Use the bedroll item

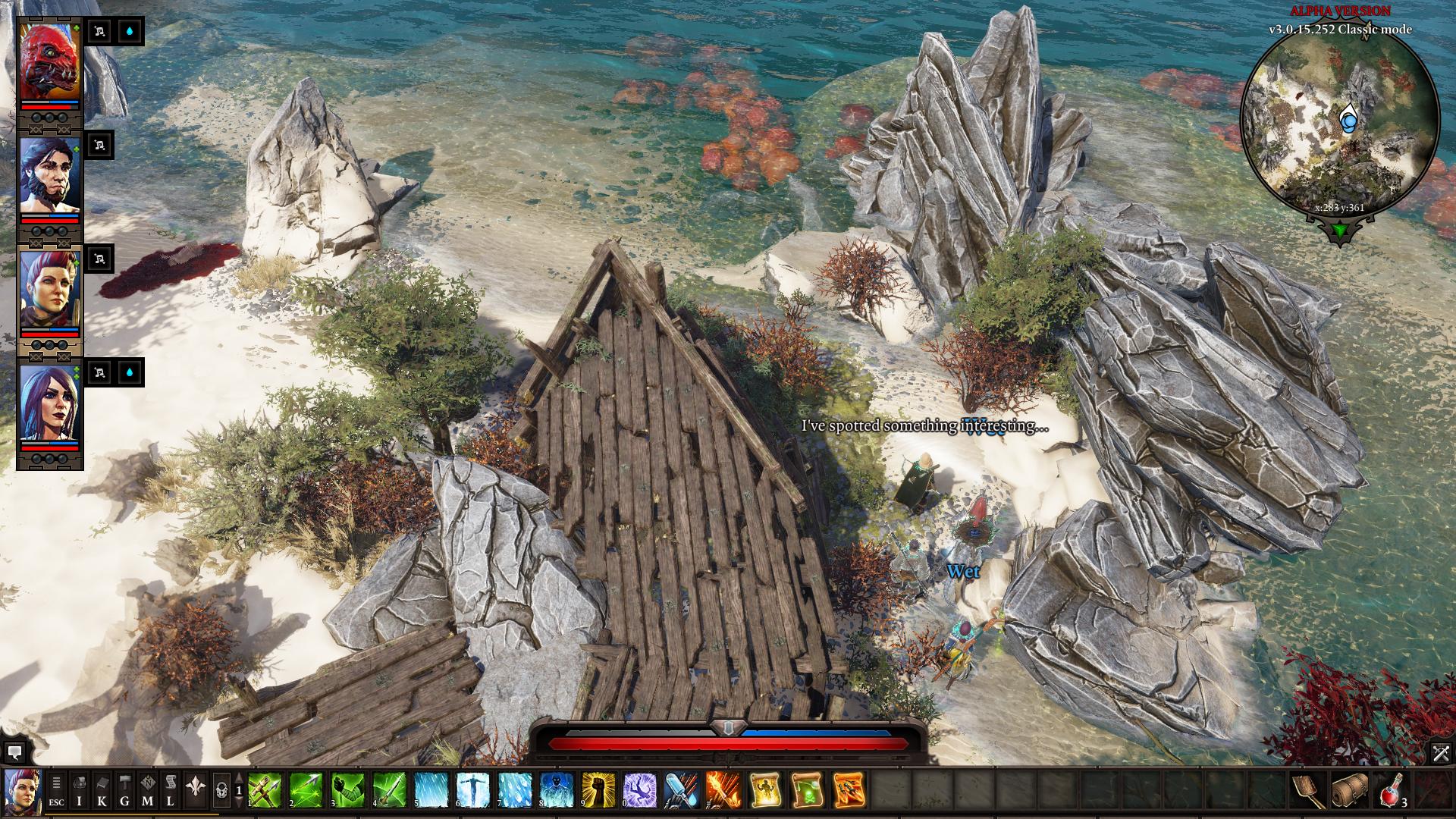[x=1350, y=790]
